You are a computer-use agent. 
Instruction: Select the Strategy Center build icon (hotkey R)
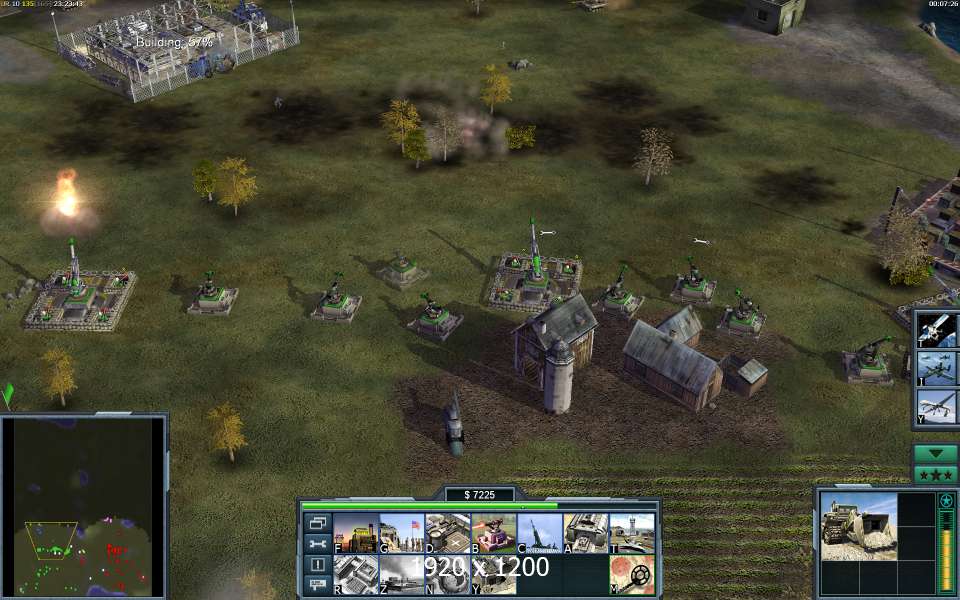pos(355,575)
